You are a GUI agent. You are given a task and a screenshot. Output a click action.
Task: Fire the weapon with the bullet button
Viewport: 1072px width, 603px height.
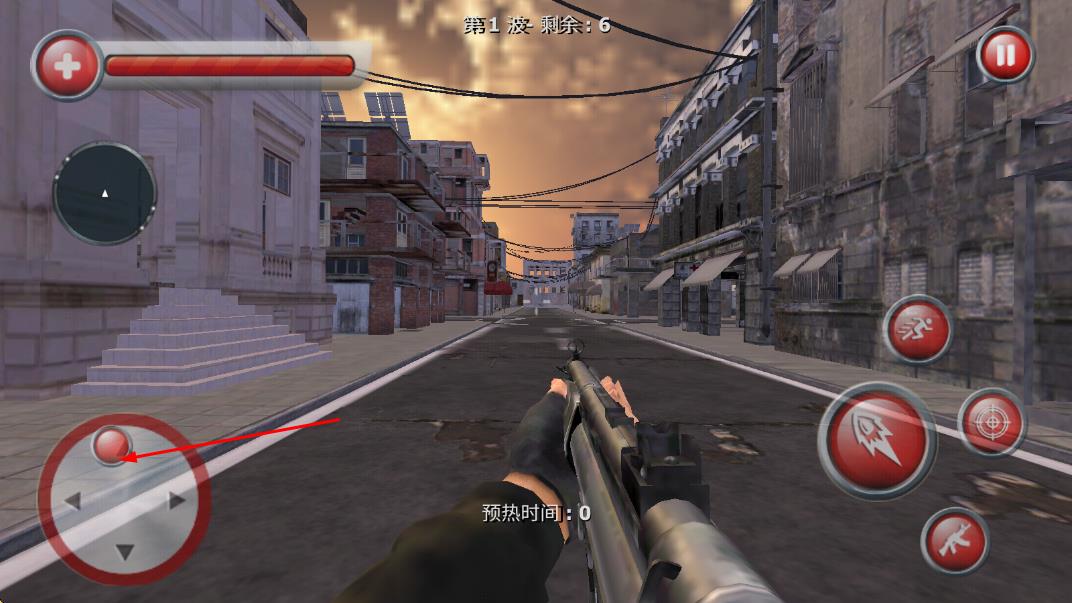coord(877,441)
